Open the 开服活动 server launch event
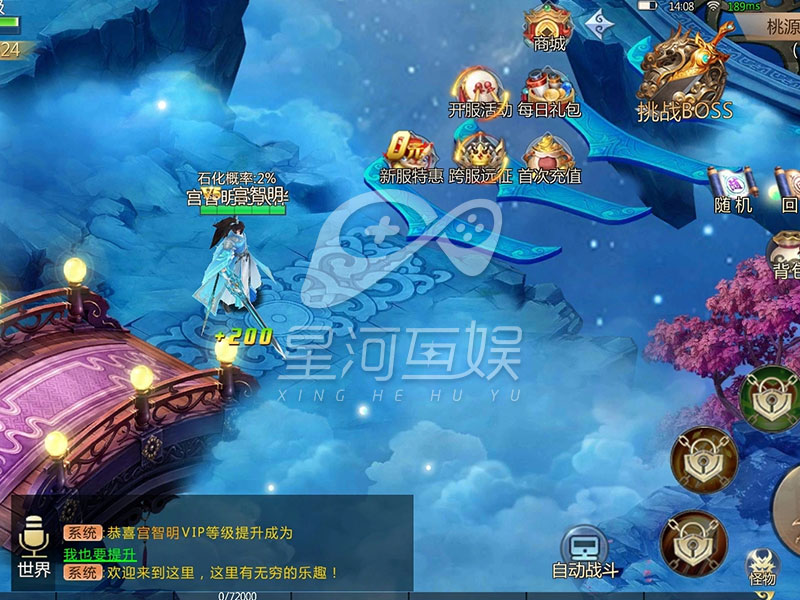Viewport: 800px width, 600px height. click(479, 92)
